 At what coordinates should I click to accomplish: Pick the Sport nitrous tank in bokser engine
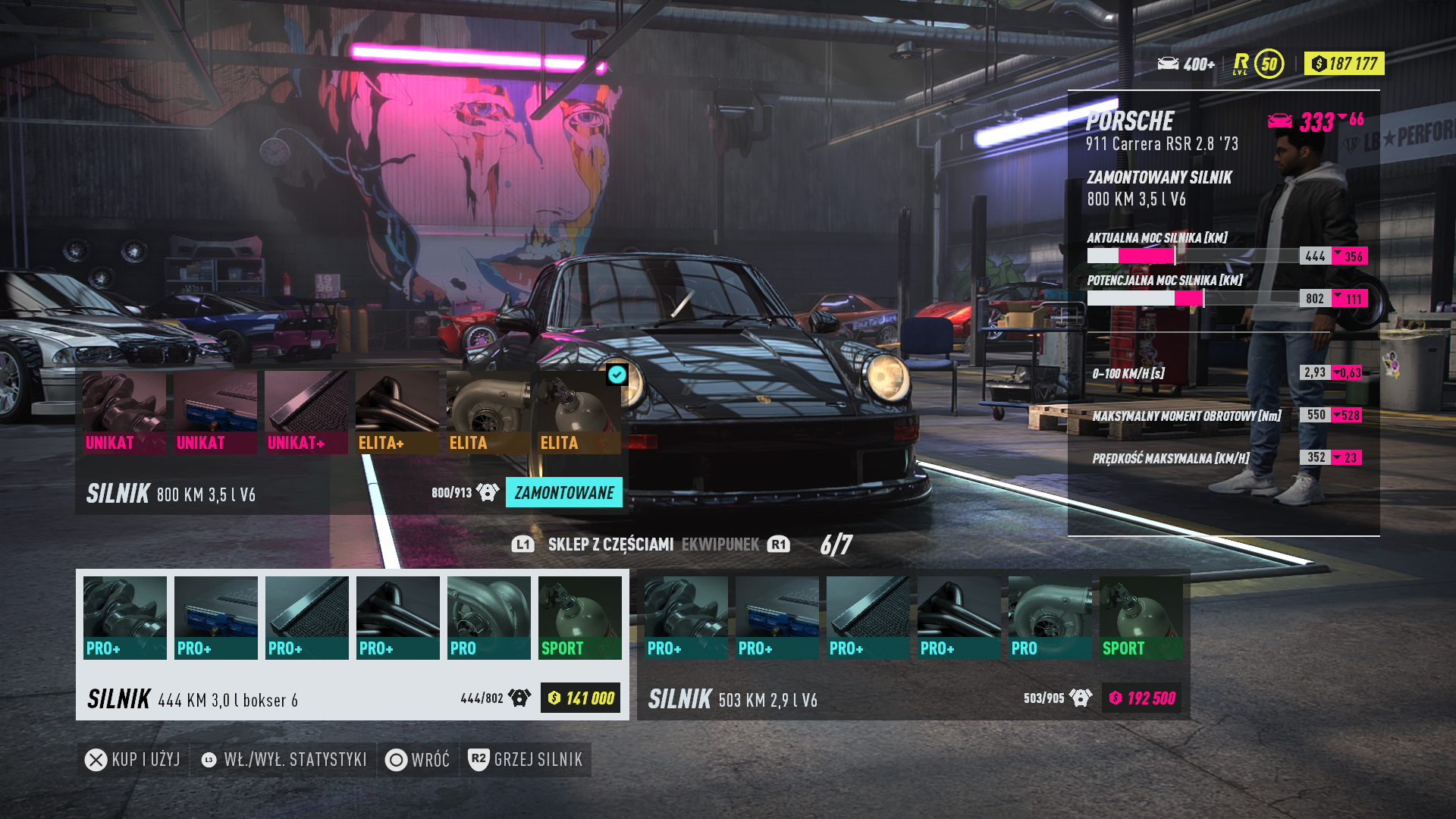click(x=579, y=617)
